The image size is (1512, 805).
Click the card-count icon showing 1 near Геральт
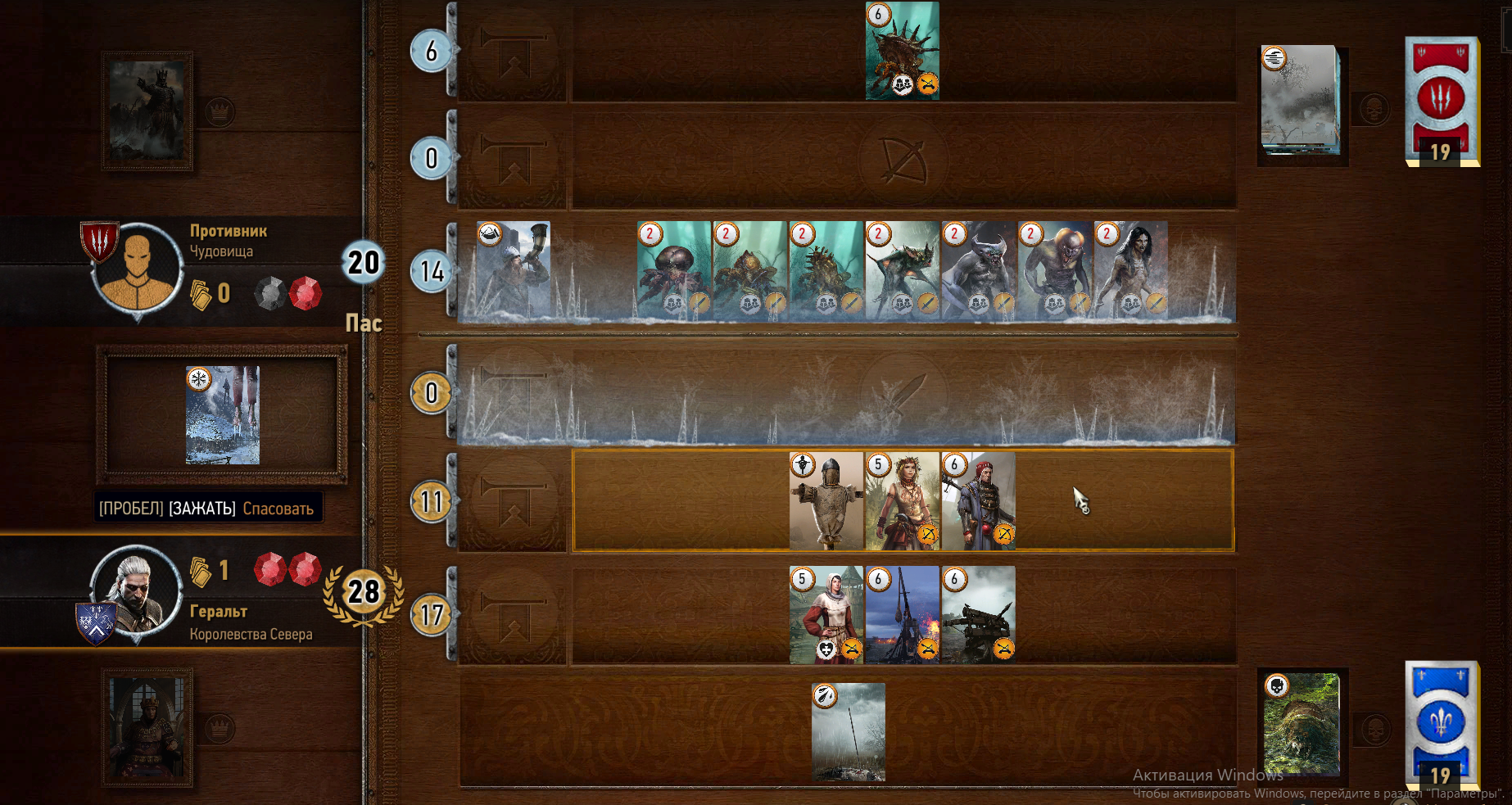(x=199, y=572)
